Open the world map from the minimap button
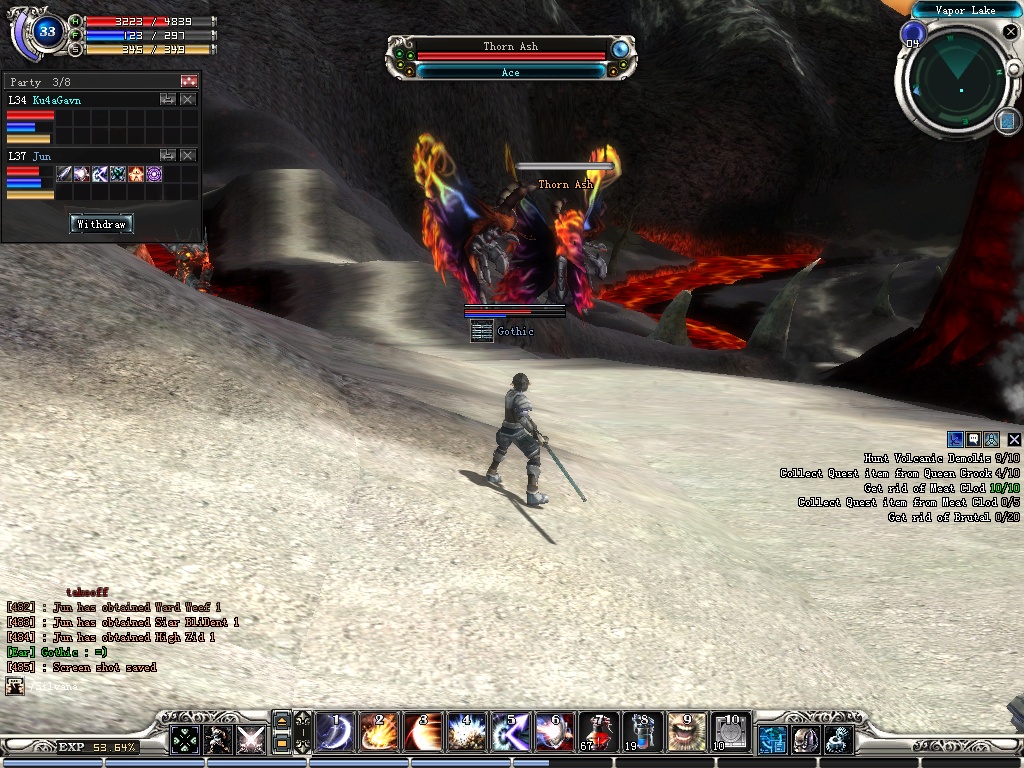The image size is (1024, 768). tap(1006, 121)
